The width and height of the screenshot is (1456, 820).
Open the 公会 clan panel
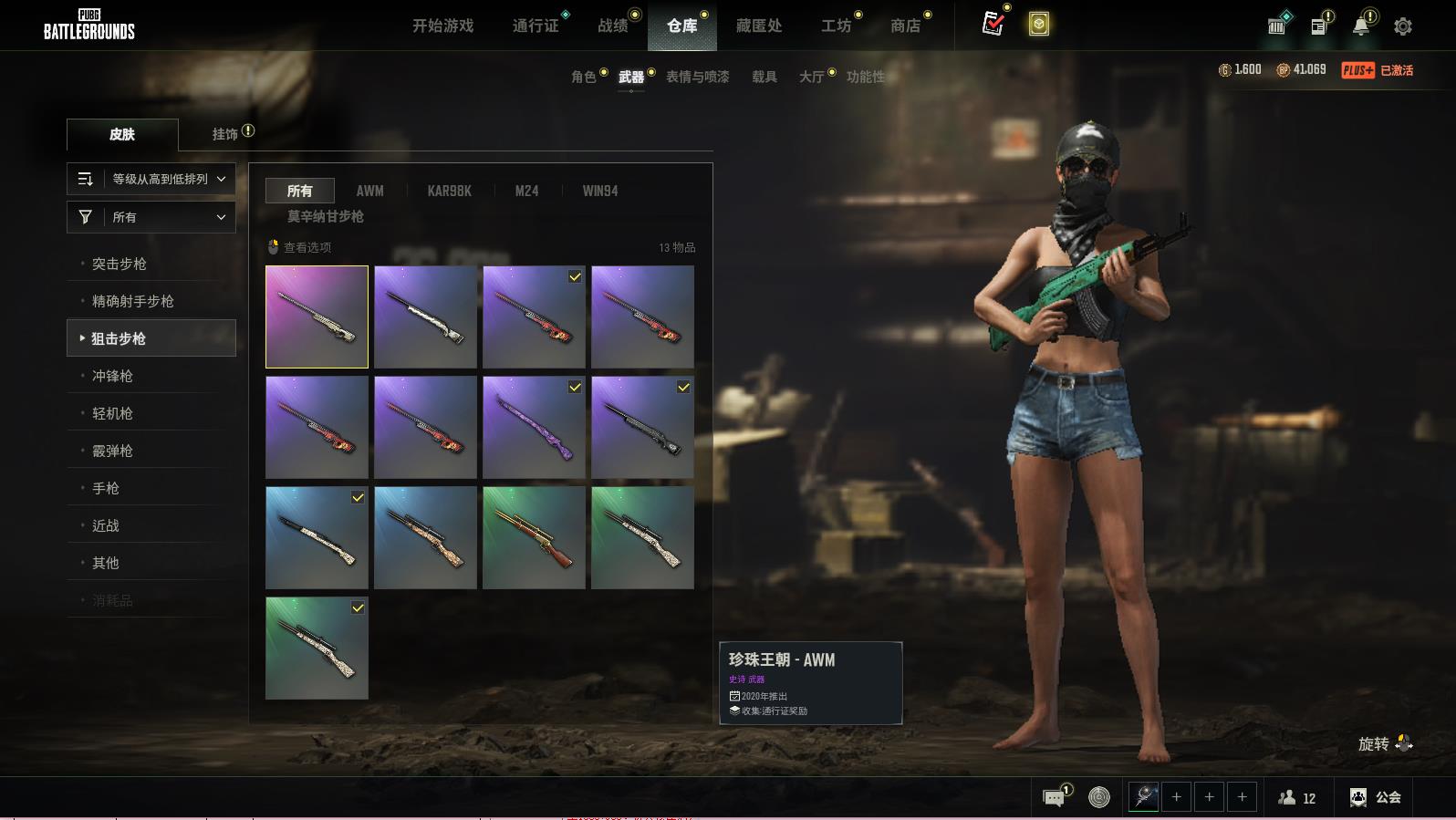[x=1376, y=797]
